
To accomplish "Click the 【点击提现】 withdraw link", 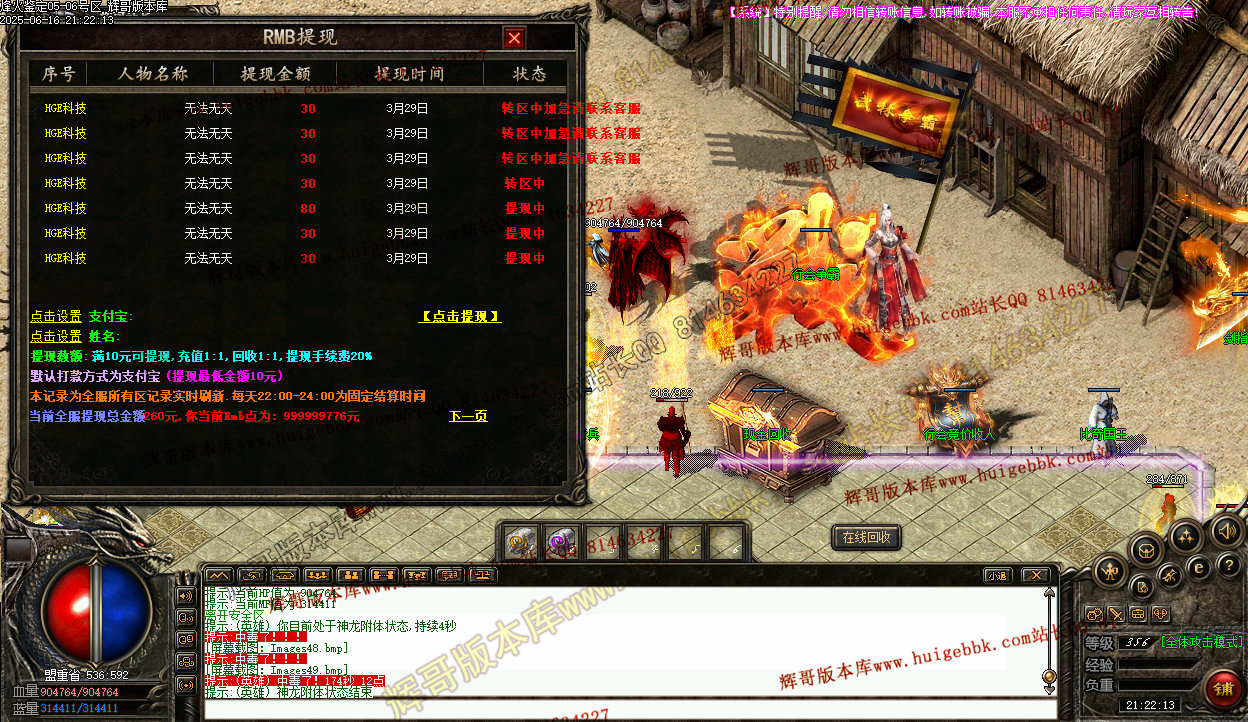I will pos(459,316).
